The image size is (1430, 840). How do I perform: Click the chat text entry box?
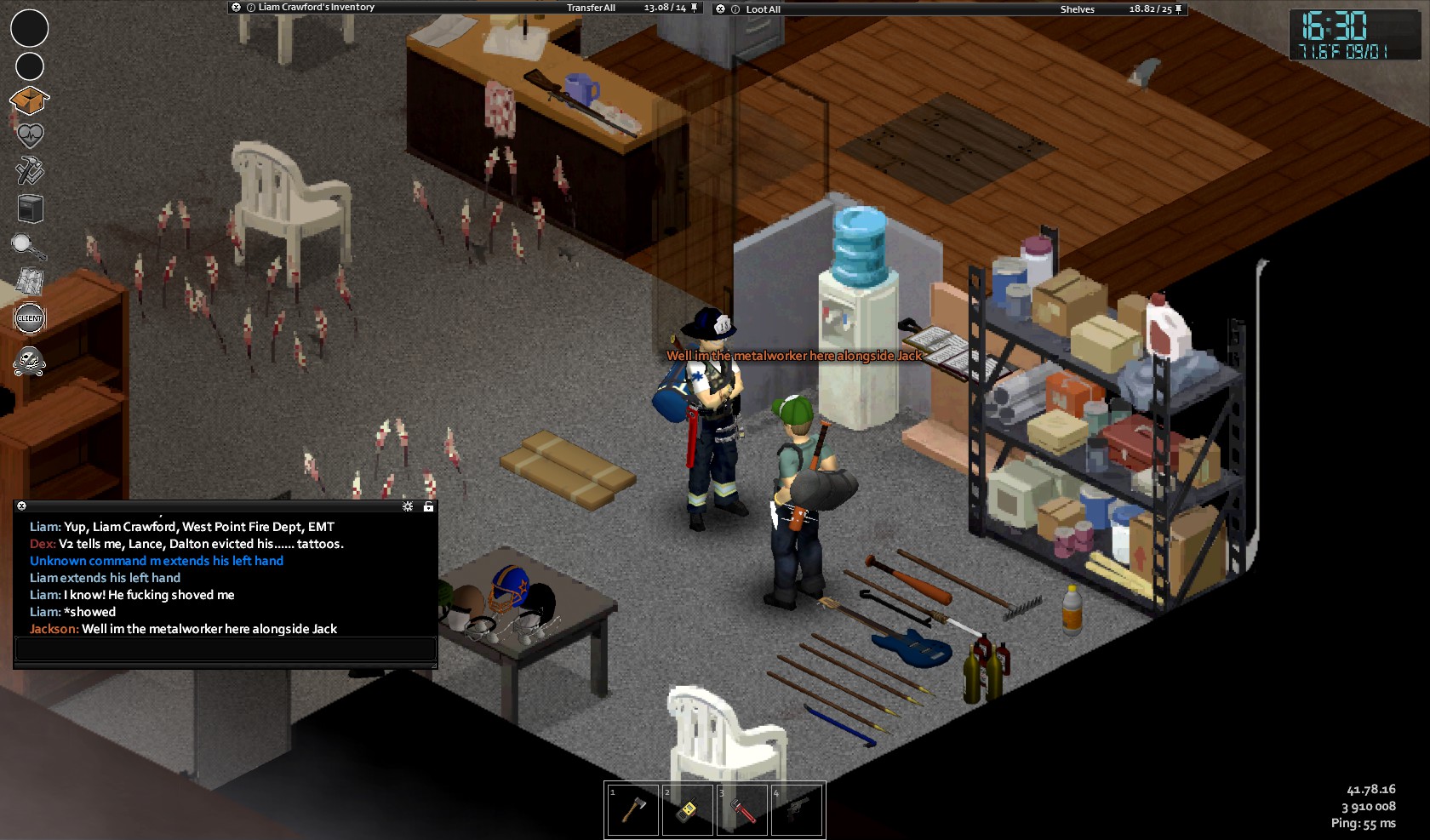coord(226,649)
